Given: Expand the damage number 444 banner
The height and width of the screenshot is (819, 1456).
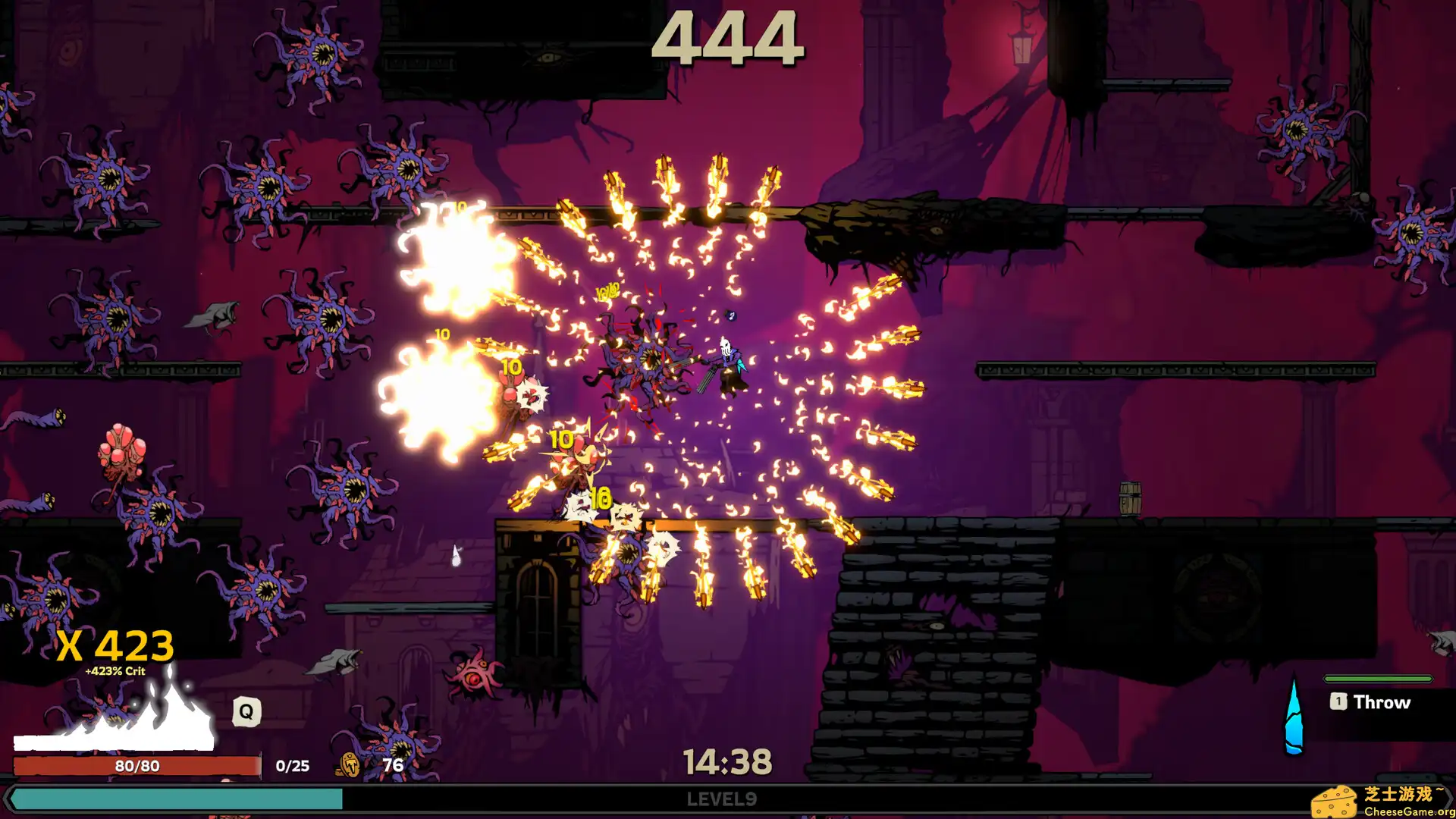Looking at the screenshot, I should click(x=730, y=39).
